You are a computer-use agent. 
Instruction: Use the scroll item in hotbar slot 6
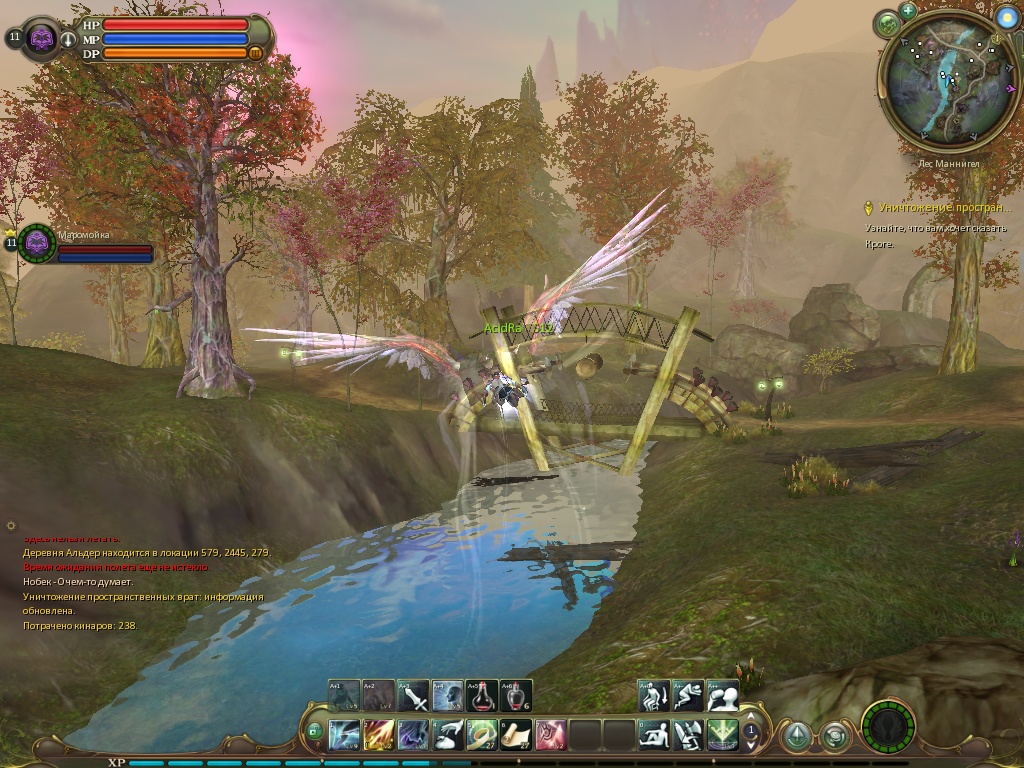pos(516,735)
